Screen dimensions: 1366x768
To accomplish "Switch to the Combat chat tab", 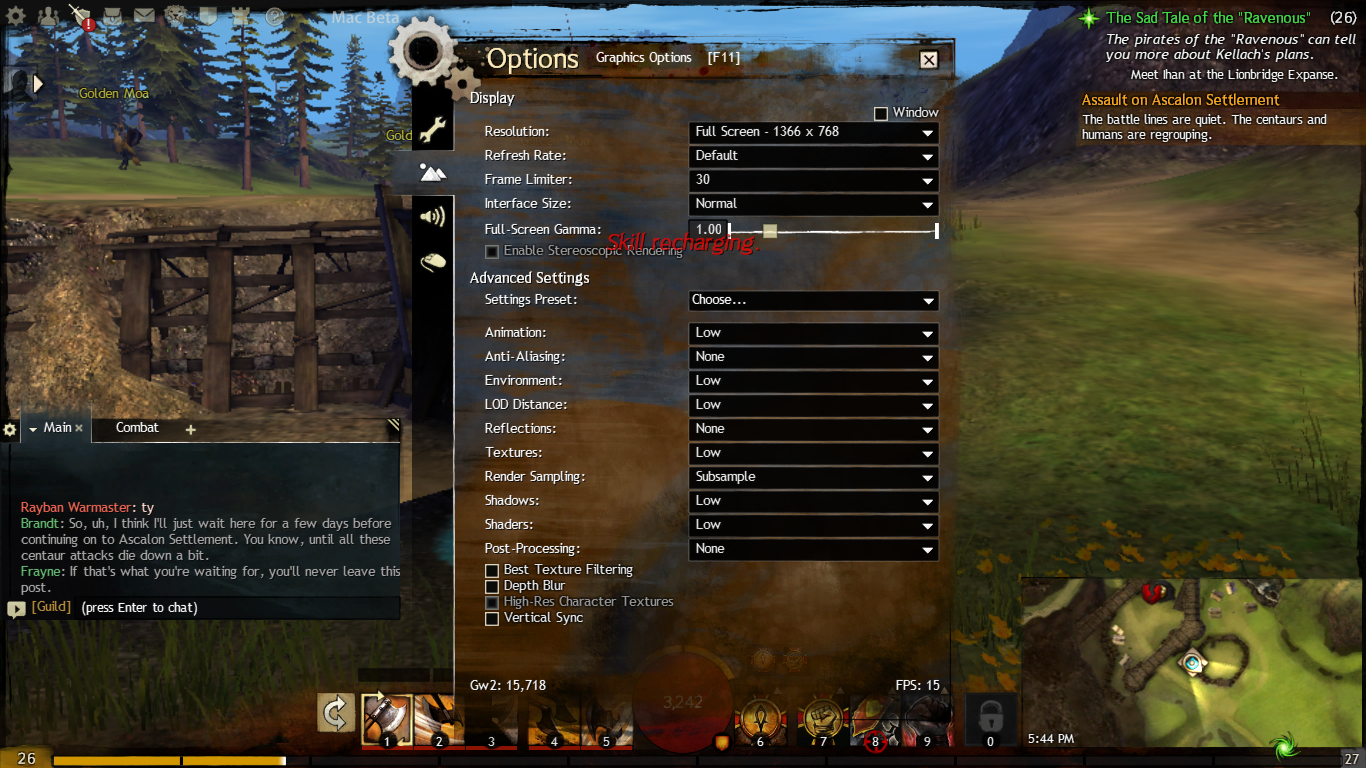I will tap(137, 428).
